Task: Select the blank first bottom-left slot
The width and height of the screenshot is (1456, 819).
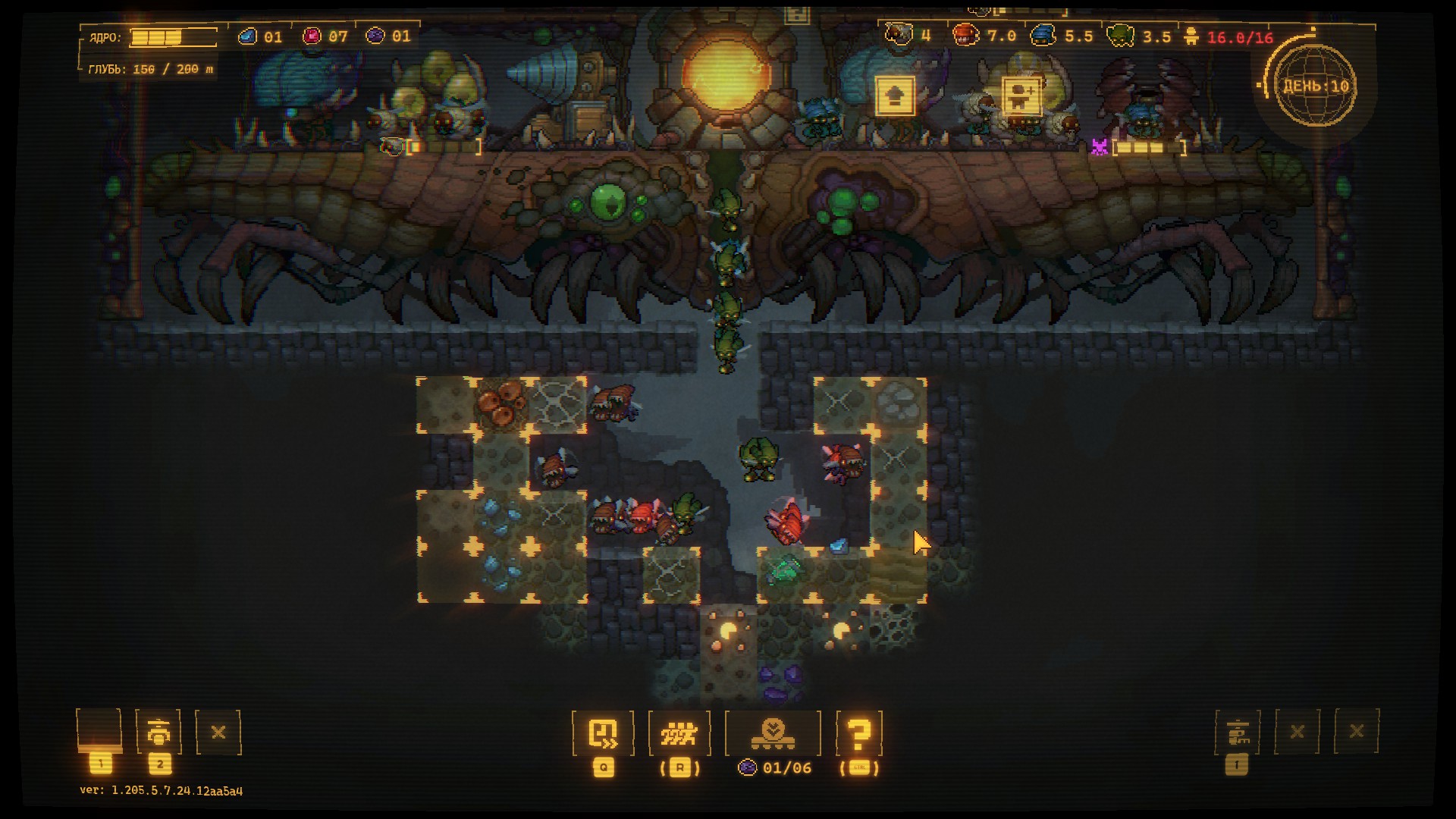Action: point(99,731)
